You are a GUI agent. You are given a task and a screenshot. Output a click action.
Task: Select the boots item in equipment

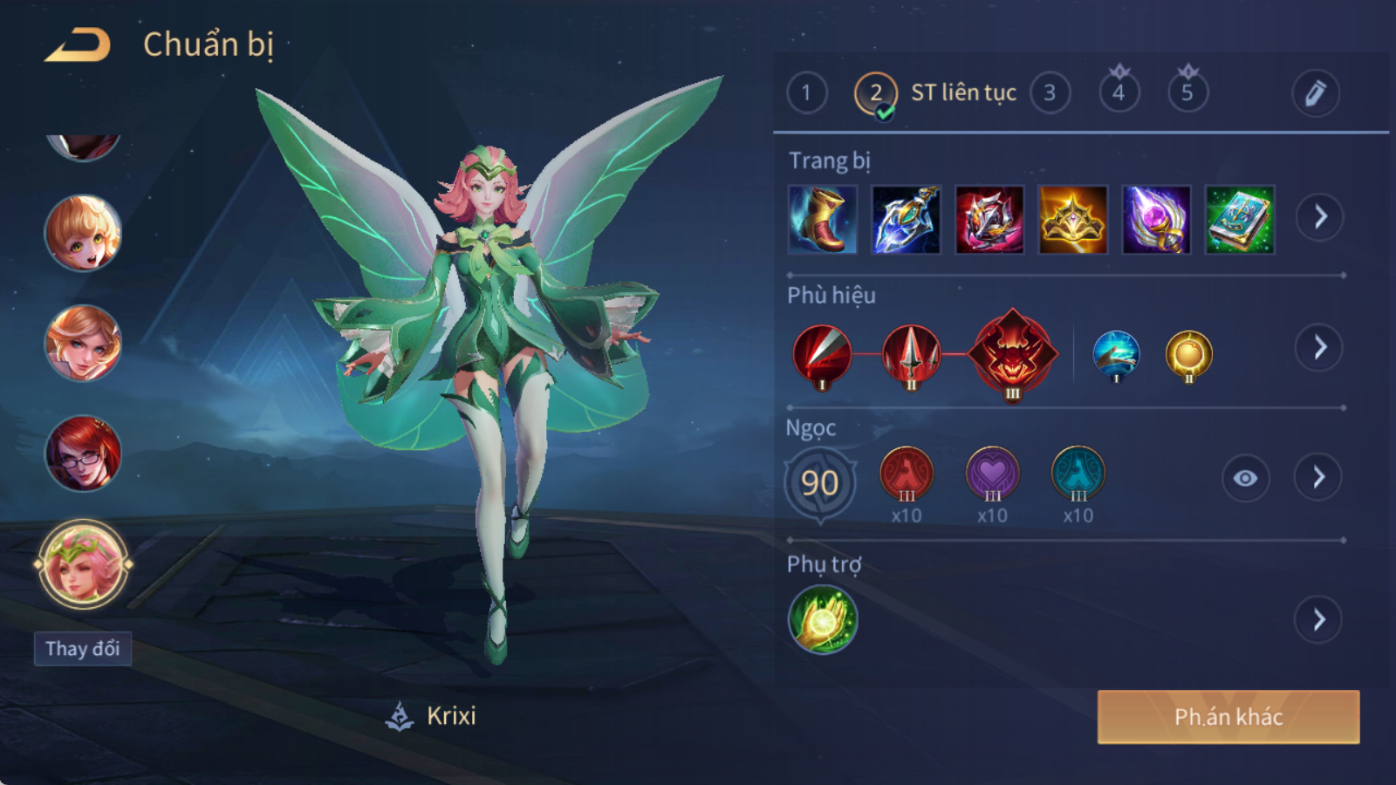pos(823,219)
